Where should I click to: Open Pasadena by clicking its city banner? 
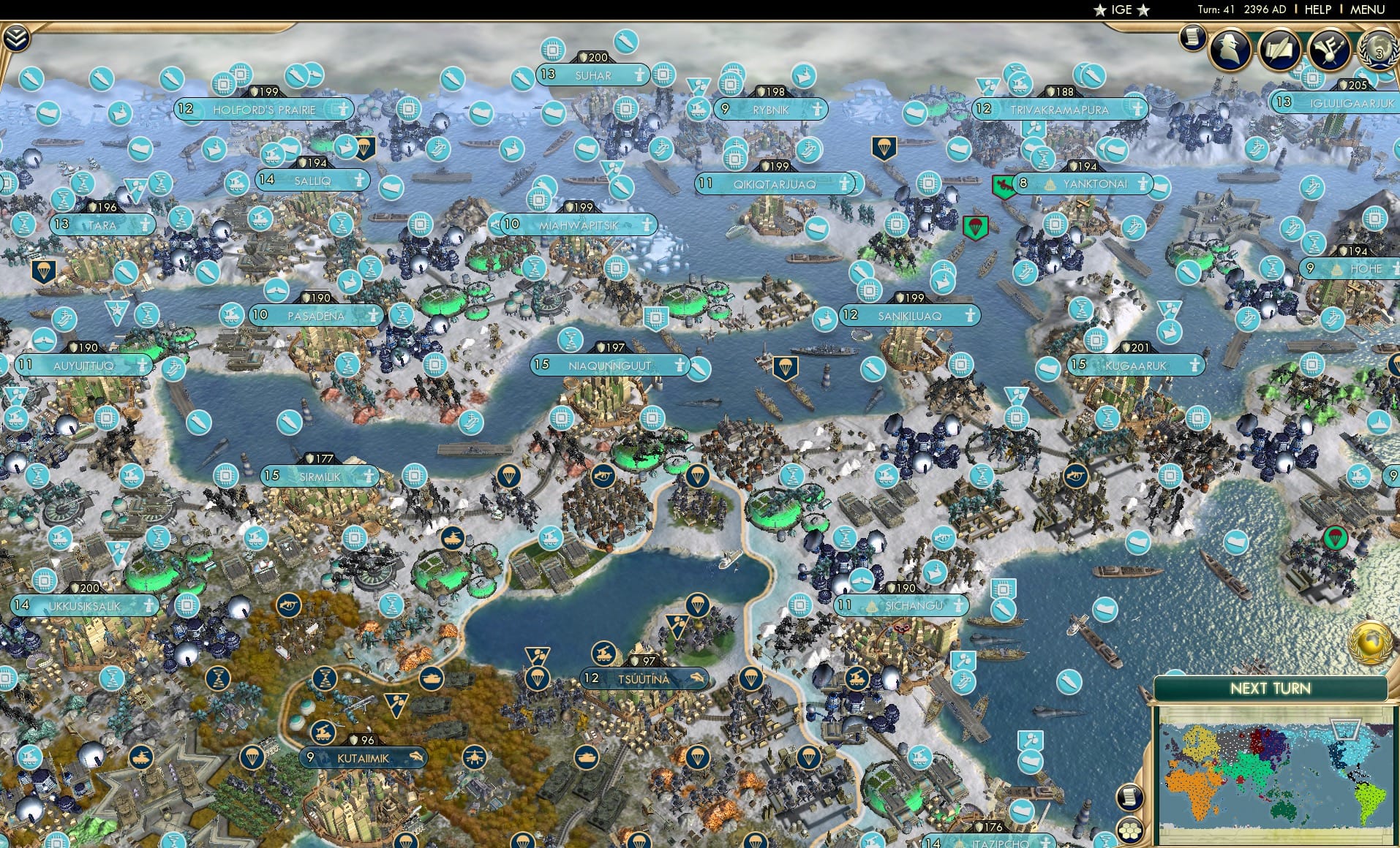pos(315,316)
